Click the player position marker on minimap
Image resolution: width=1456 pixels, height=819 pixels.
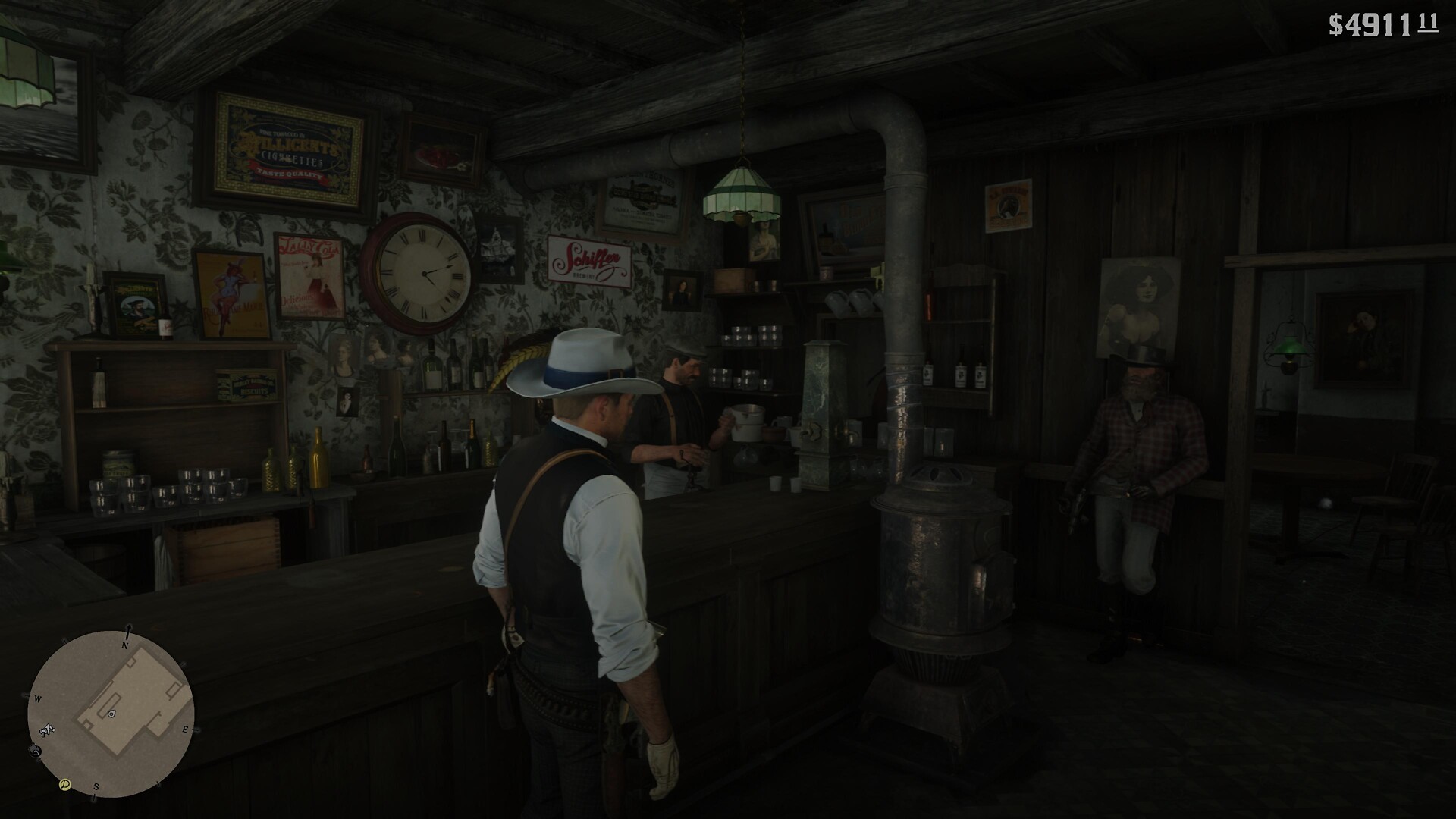tap(111, 714)
